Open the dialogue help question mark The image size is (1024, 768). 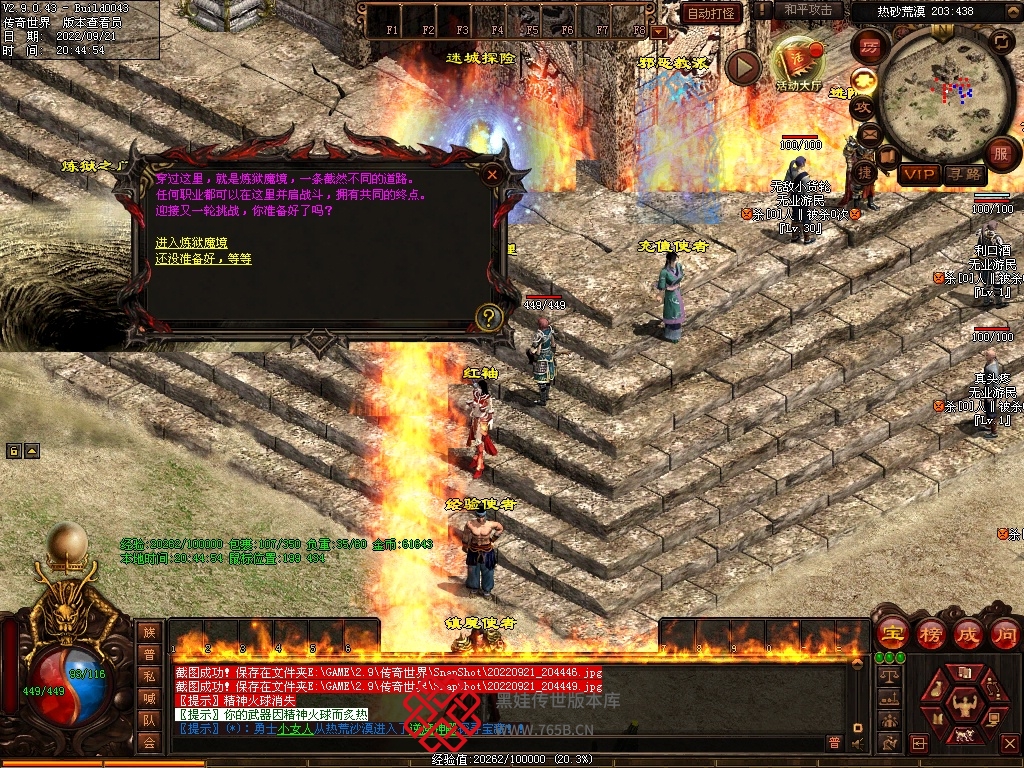coord(488,318)
